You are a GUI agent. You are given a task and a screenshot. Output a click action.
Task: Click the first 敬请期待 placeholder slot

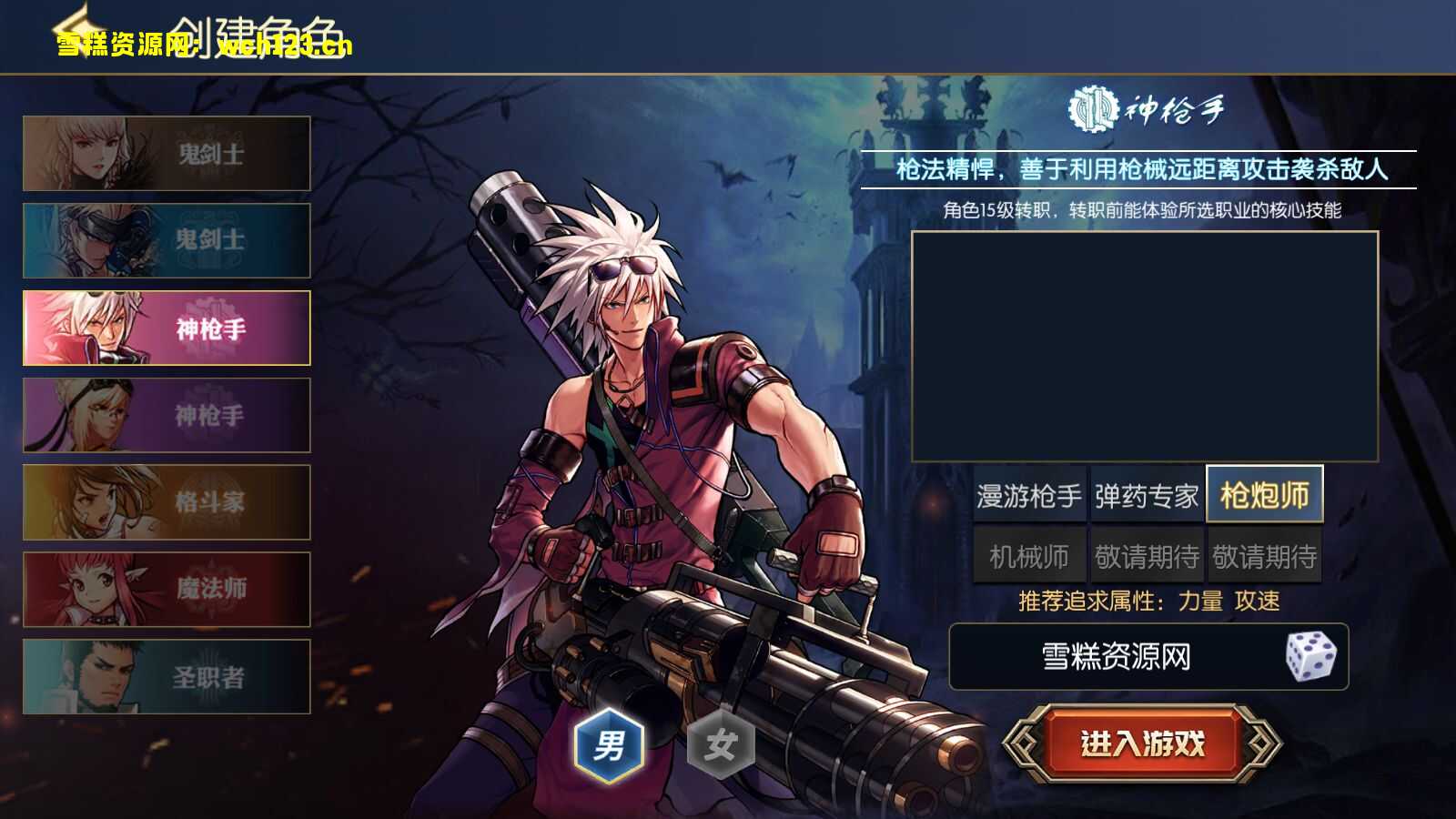(x=1147, y=554)
